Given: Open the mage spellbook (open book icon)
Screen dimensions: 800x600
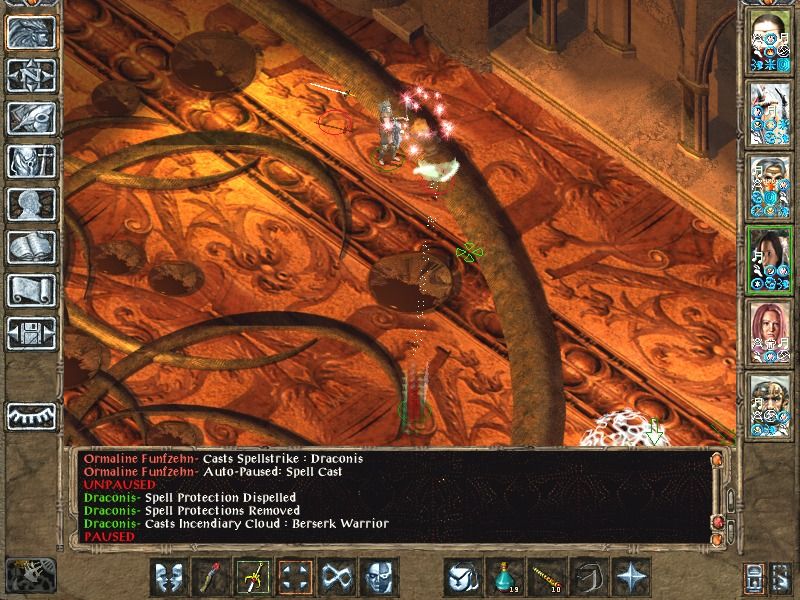Looking at the screenshot, I should coord(30,247).
